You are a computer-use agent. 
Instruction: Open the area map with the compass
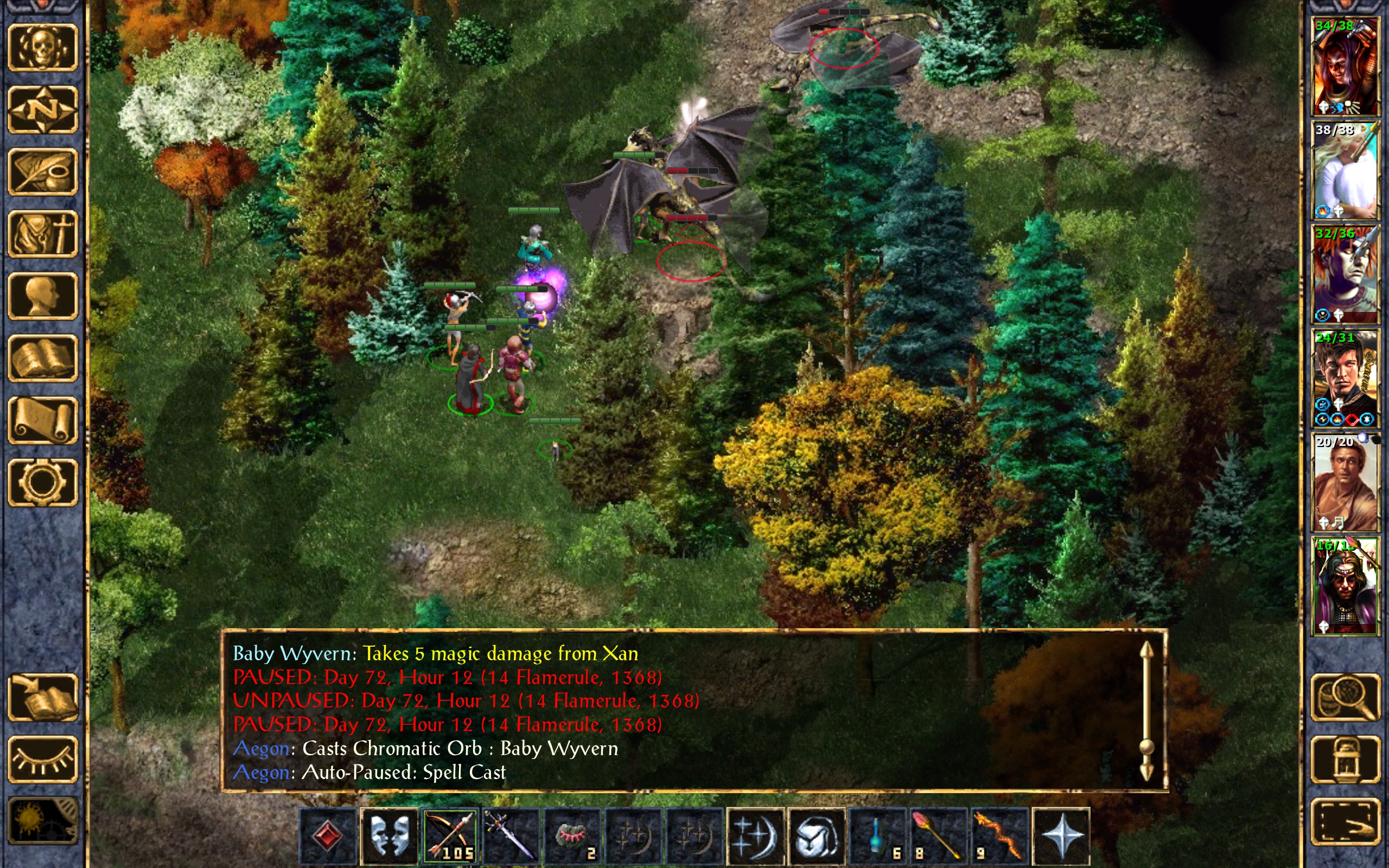coord(42,110)
